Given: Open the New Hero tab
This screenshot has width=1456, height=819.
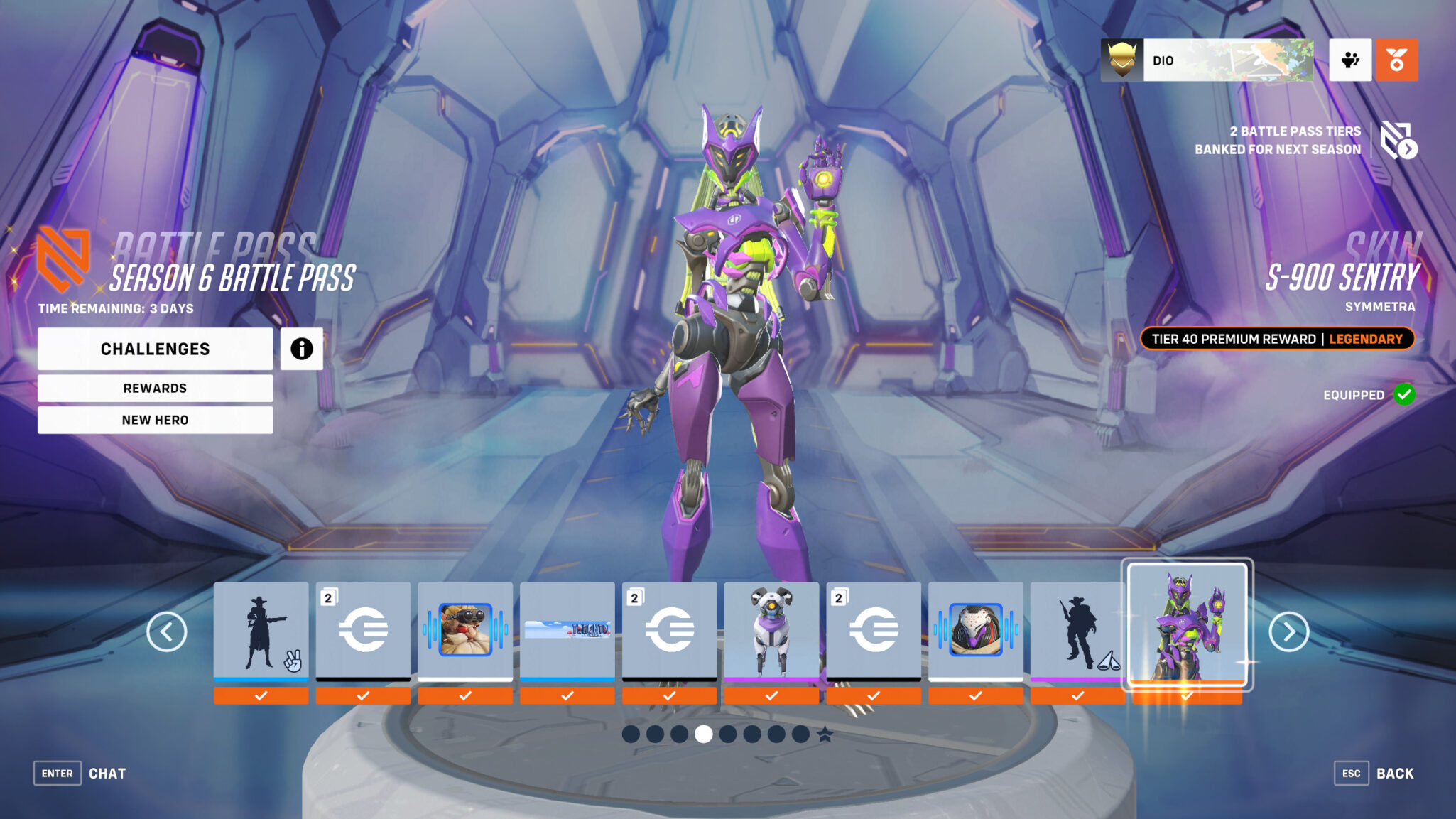Looking at the screenshot, I should click(x=155, y=420).
